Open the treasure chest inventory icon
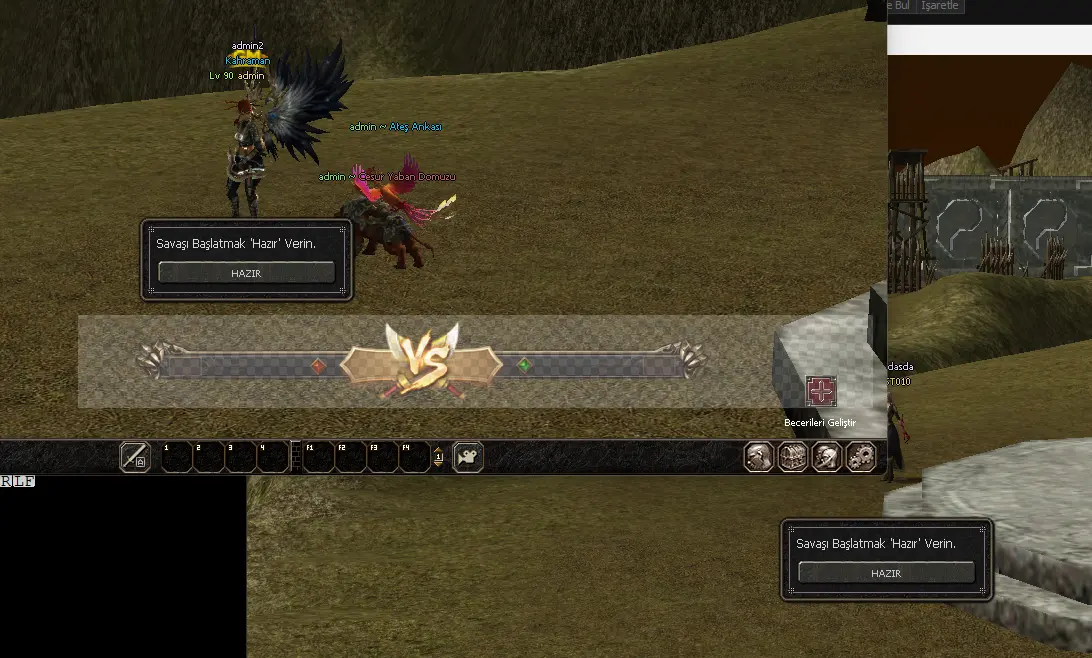The height and width of the screenshot is (658, 1092). [792, 457]
